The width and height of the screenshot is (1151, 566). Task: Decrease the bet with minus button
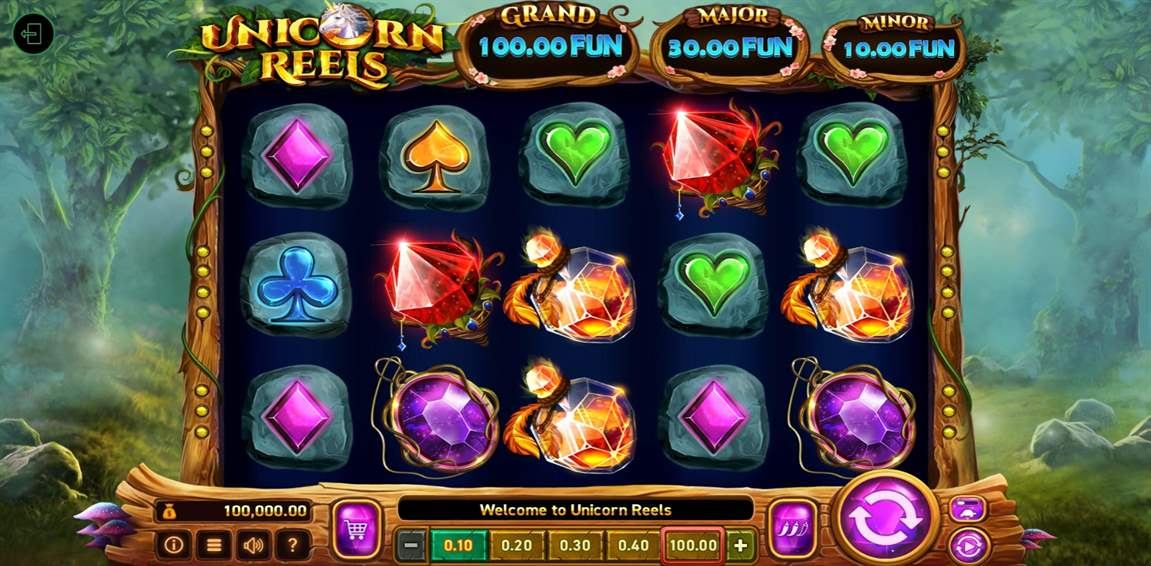411,546
